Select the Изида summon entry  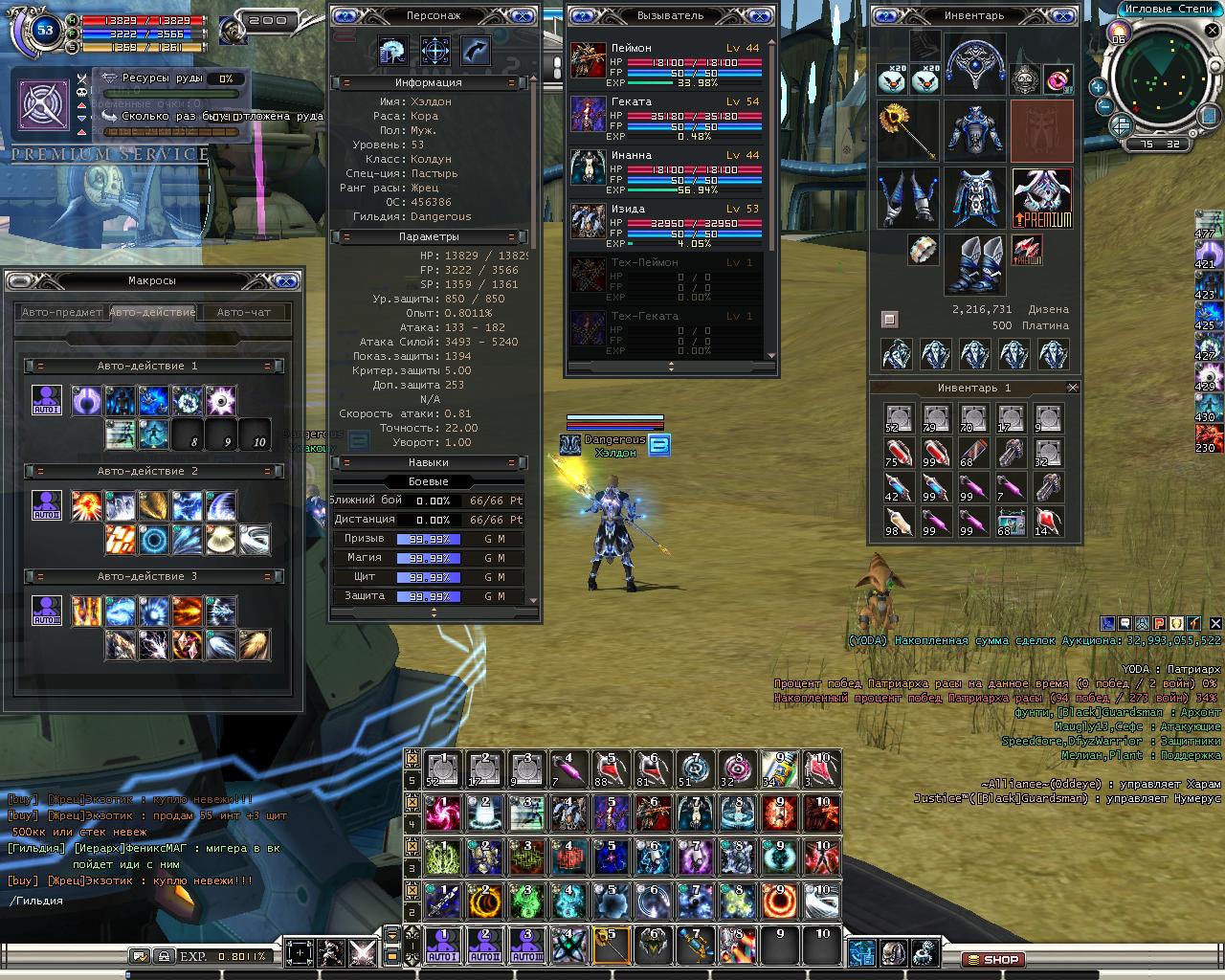[x=670, y=223]
